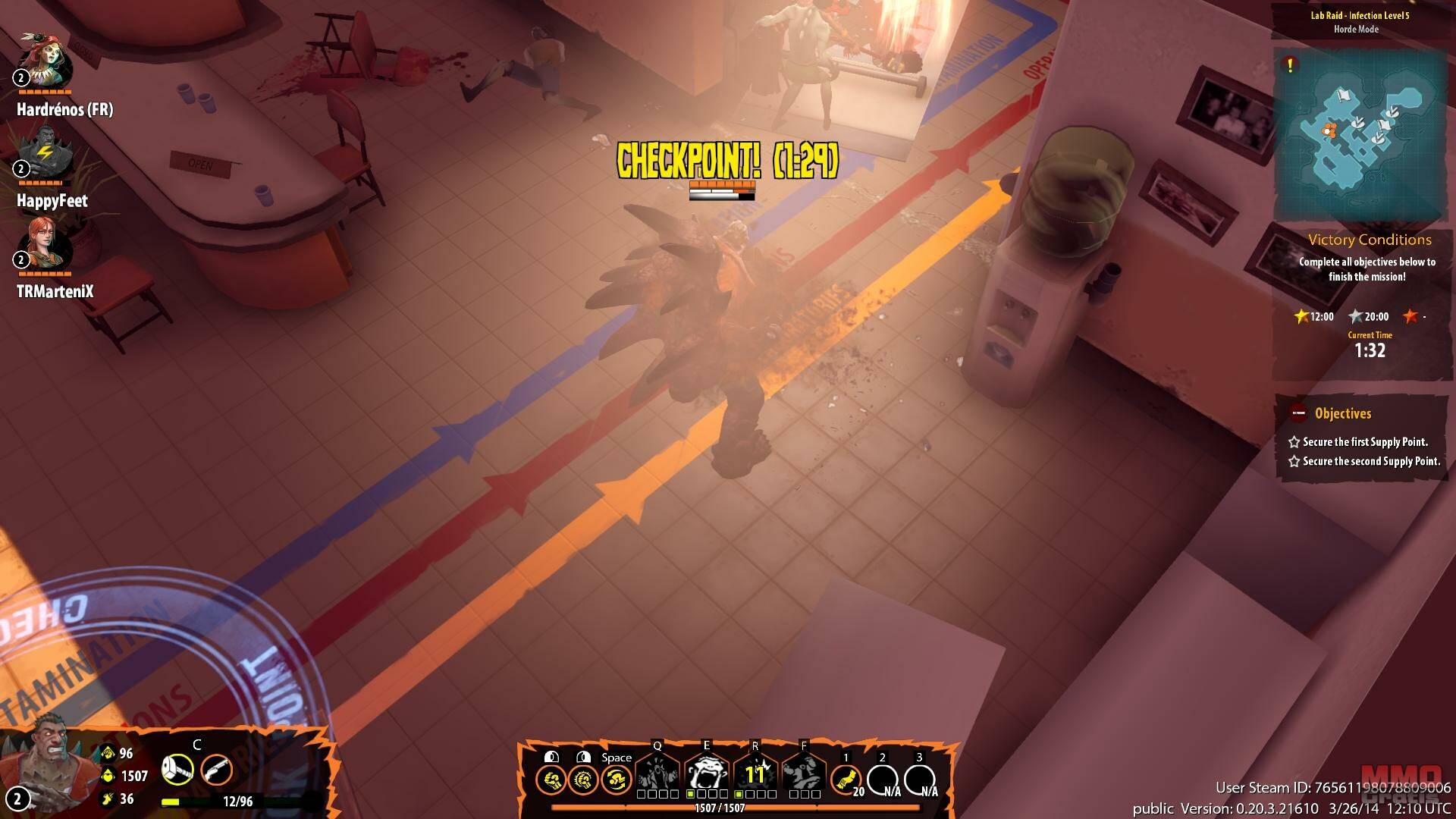Image resolution: width=1456 pixels, height=819 pixels.
Task: Select TRMarteniX teammate portrait
Action: 46,244
